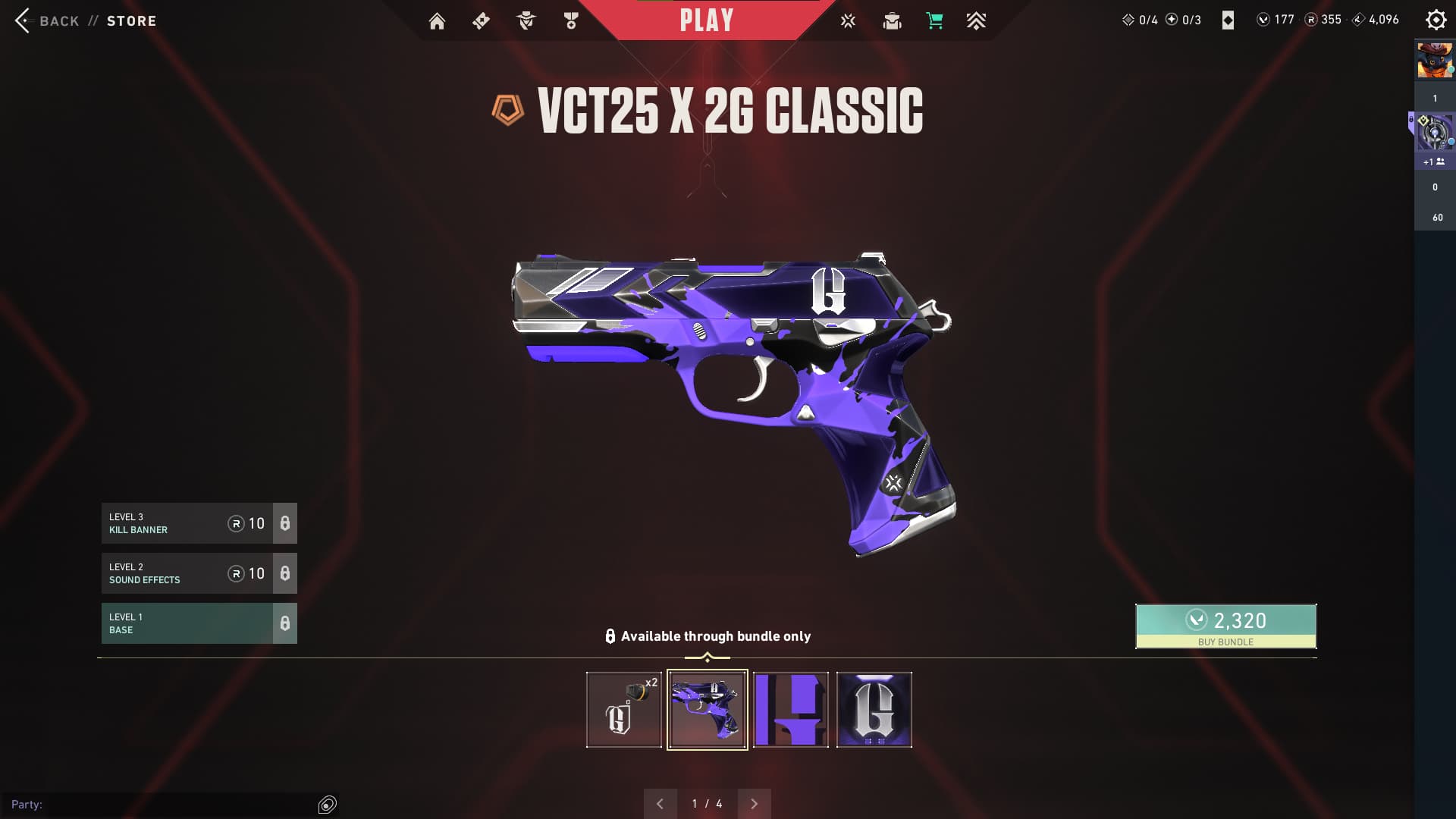
Task: Open the agents icon in navigation bar
Action: pos(526,21)
